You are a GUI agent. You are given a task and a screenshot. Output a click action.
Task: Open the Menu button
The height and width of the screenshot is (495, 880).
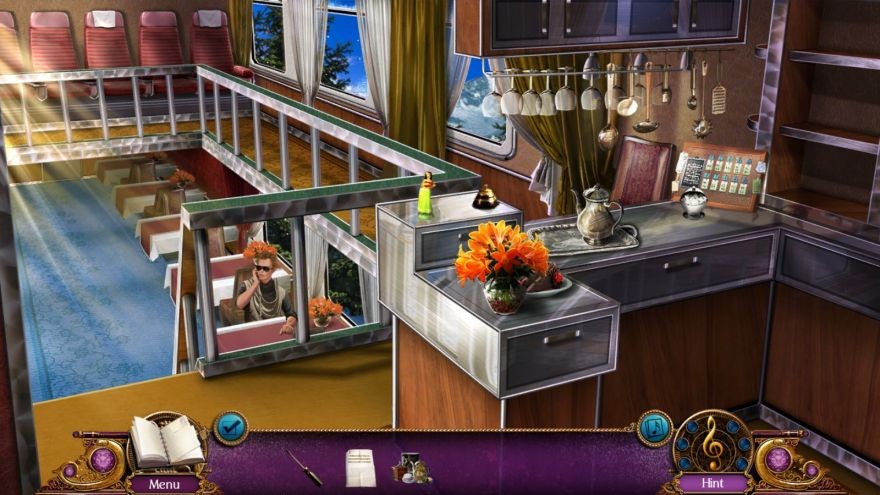point(164,484)
